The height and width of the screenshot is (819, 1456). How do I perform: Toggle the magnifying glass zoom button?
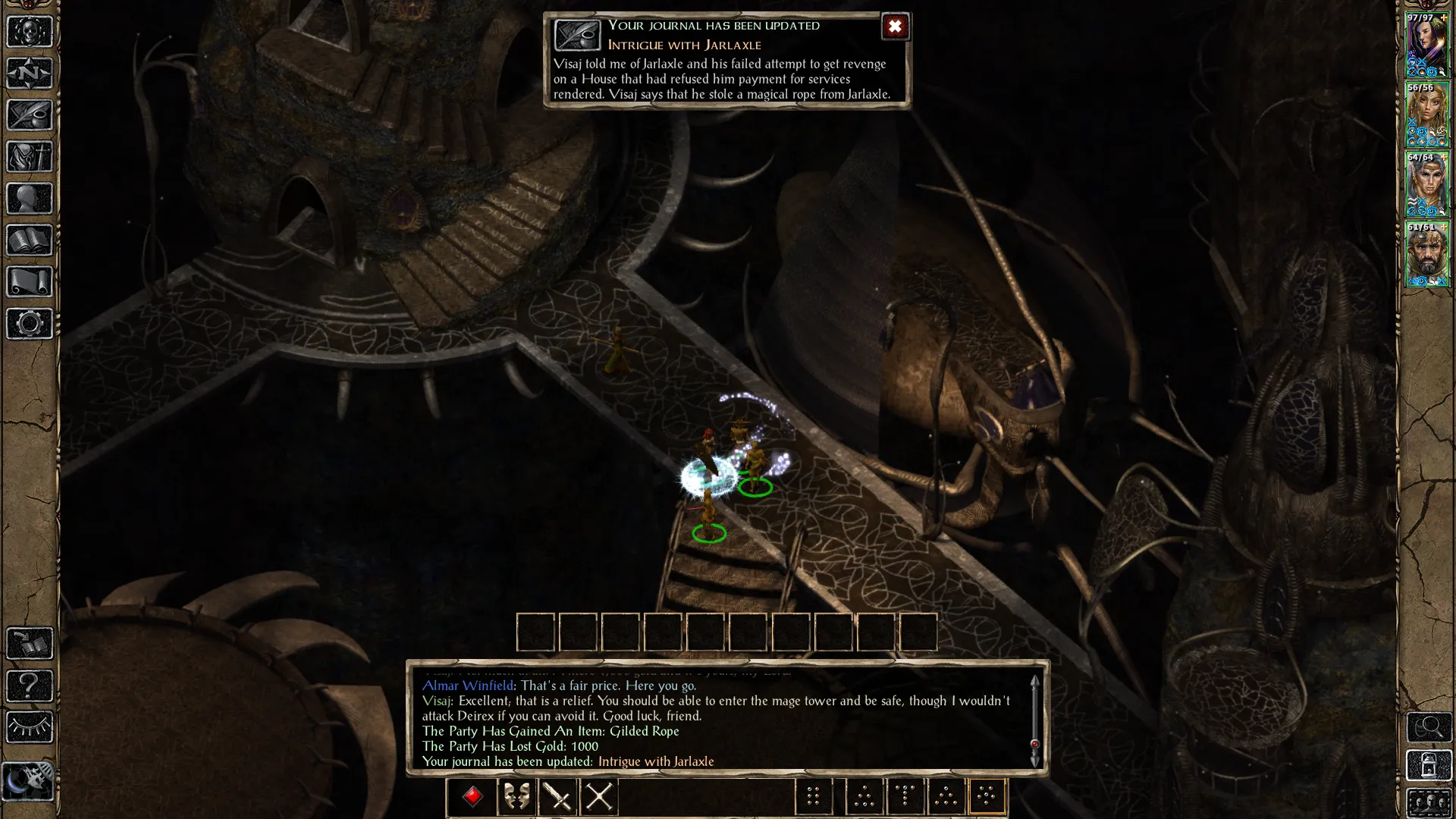(x=1429, y=727)
